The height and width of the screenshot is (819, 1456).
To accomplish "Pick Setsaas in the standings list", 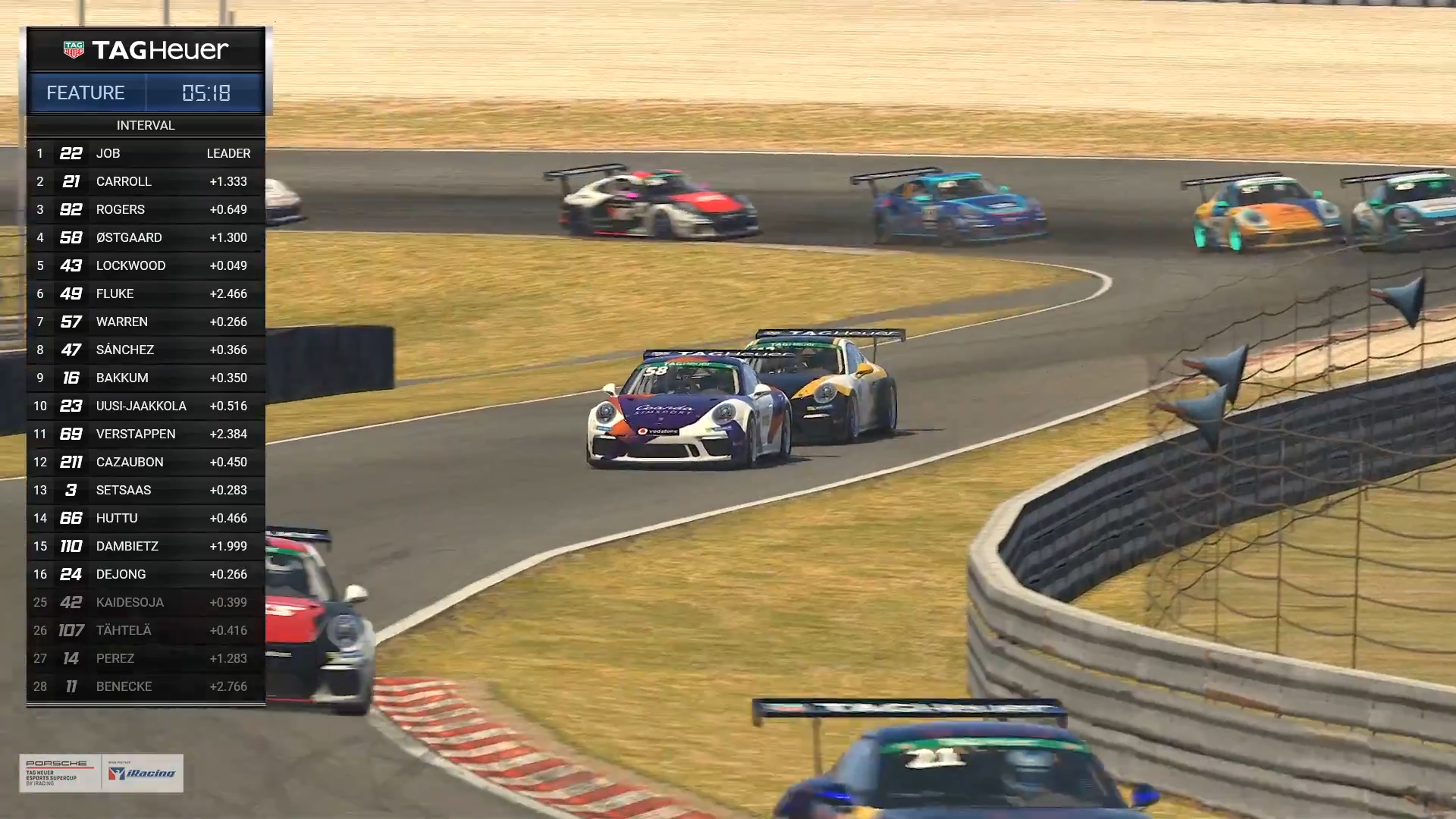I will point(146,490).
